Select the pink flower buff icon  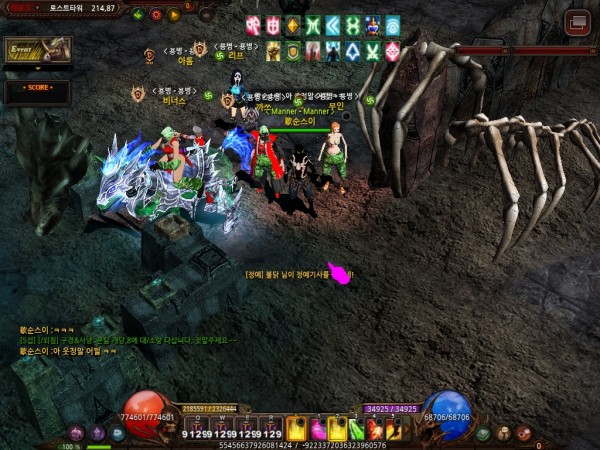(393, 51)
